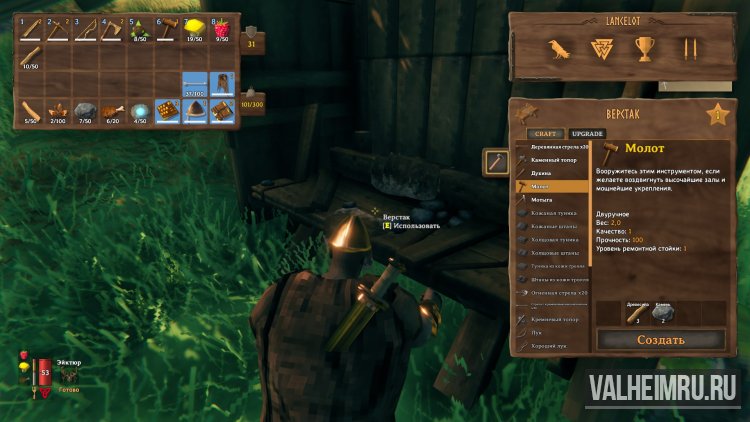Switch to the Upgrade tab
Screen dimensions: 750x422
587,133
